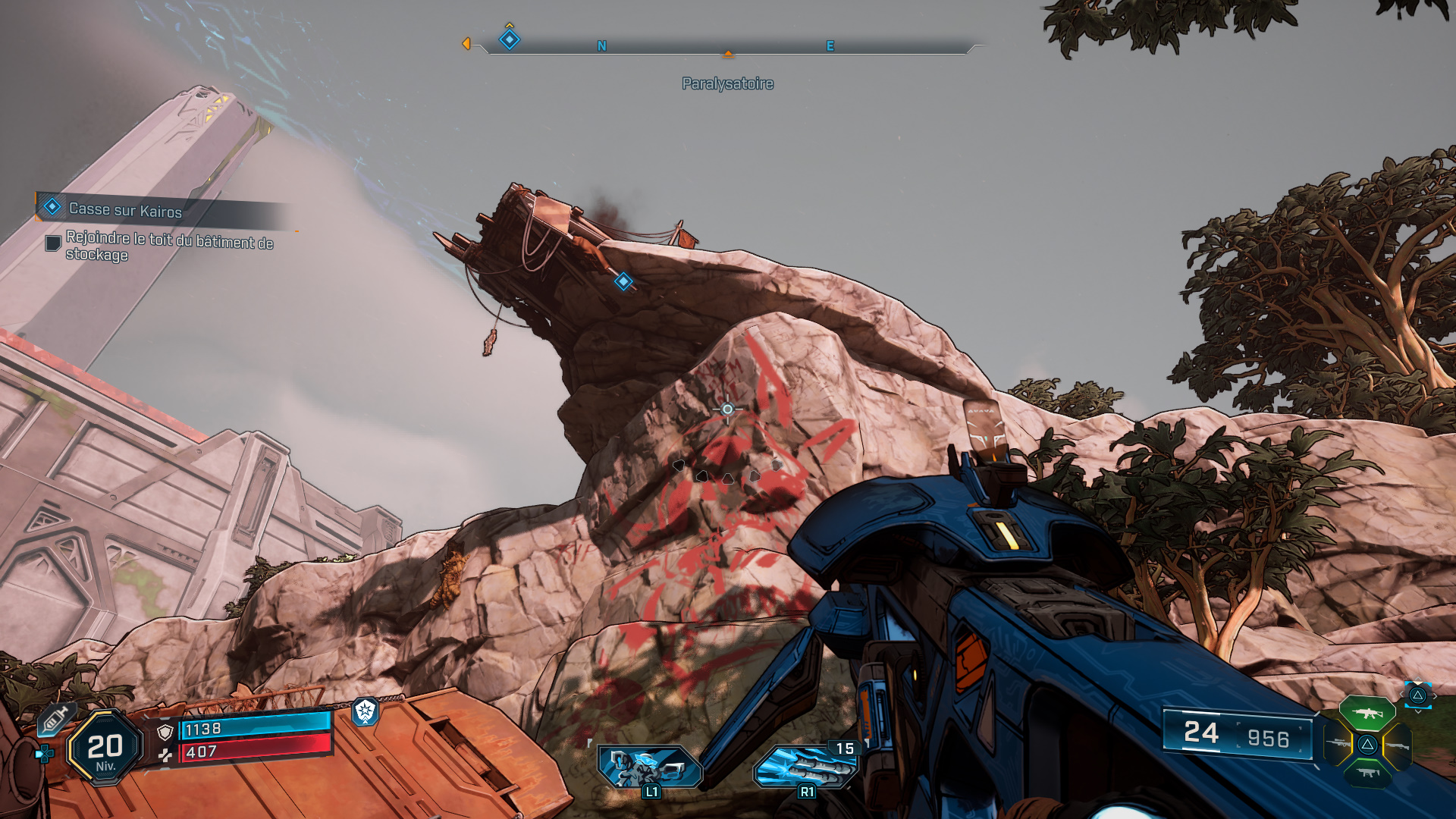Click the blue objective waypoint on the rock ledge

coord(623,282)
